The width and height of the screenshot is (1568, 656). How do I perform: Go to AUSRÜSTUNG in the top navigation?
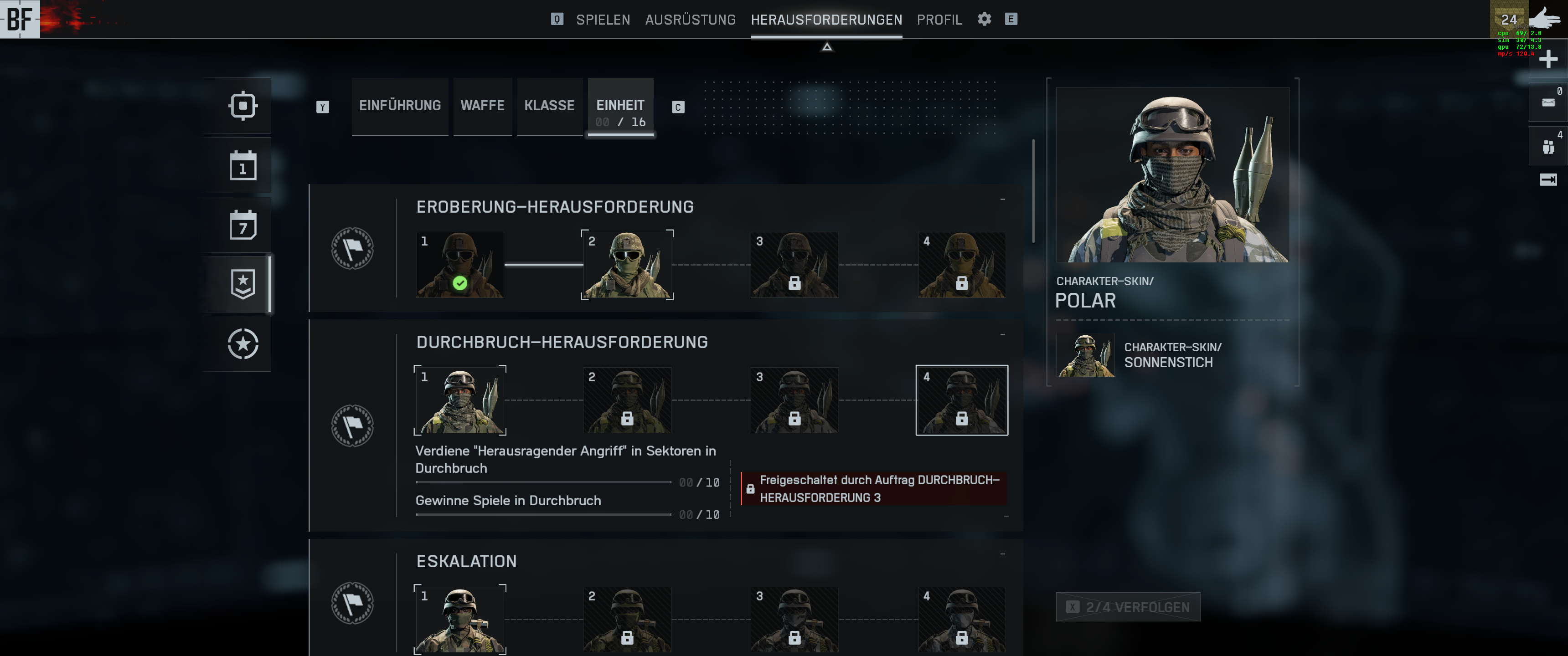pos(690,20)
